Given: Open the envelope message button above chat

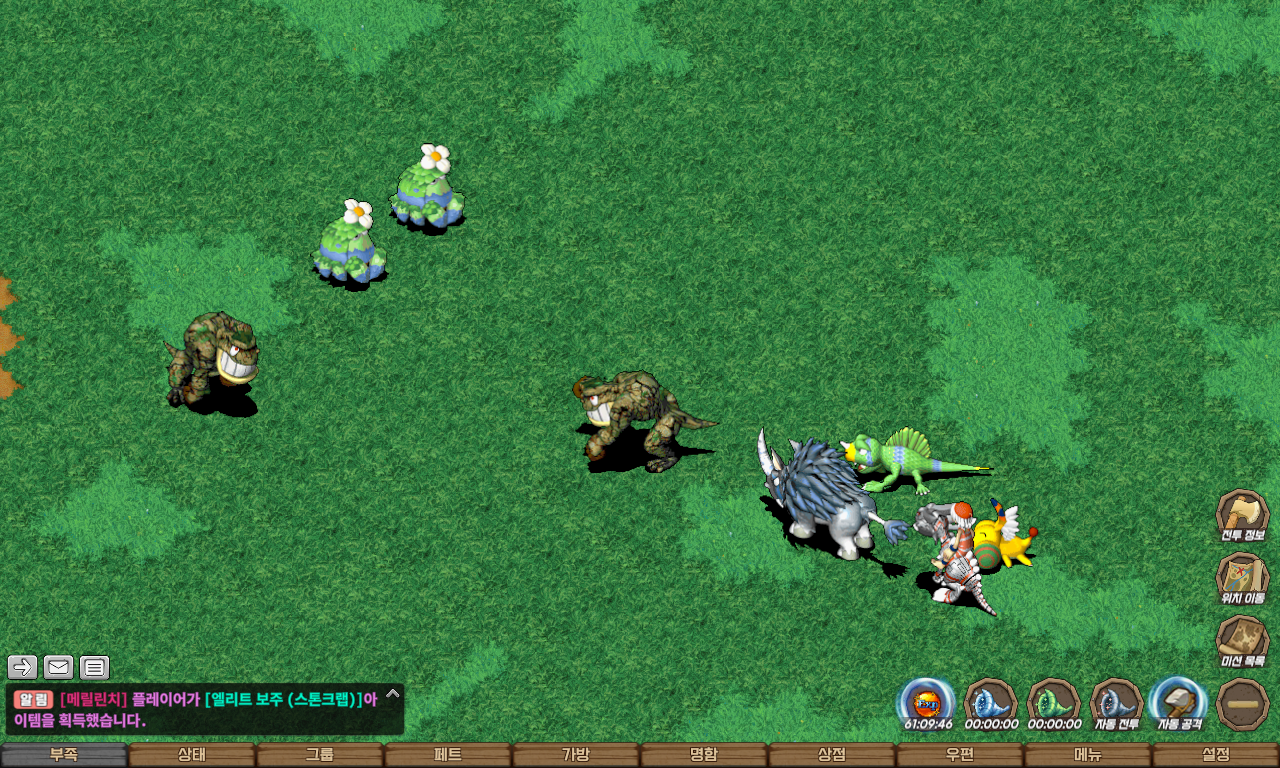Looking at the screenshot, I should [59, 667].
